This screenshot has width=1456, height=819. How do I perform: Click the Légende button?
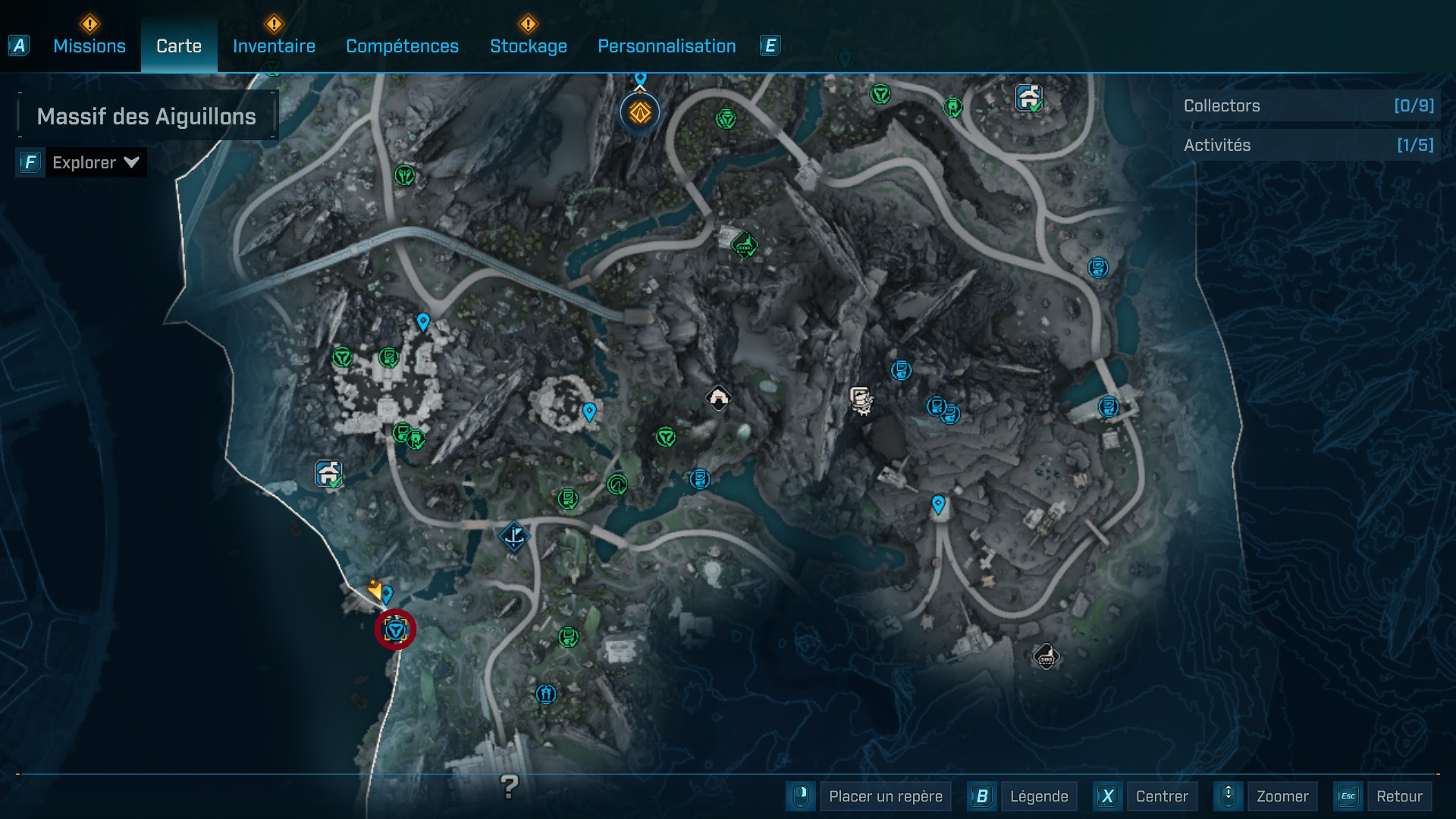(x=1038, y=796)
